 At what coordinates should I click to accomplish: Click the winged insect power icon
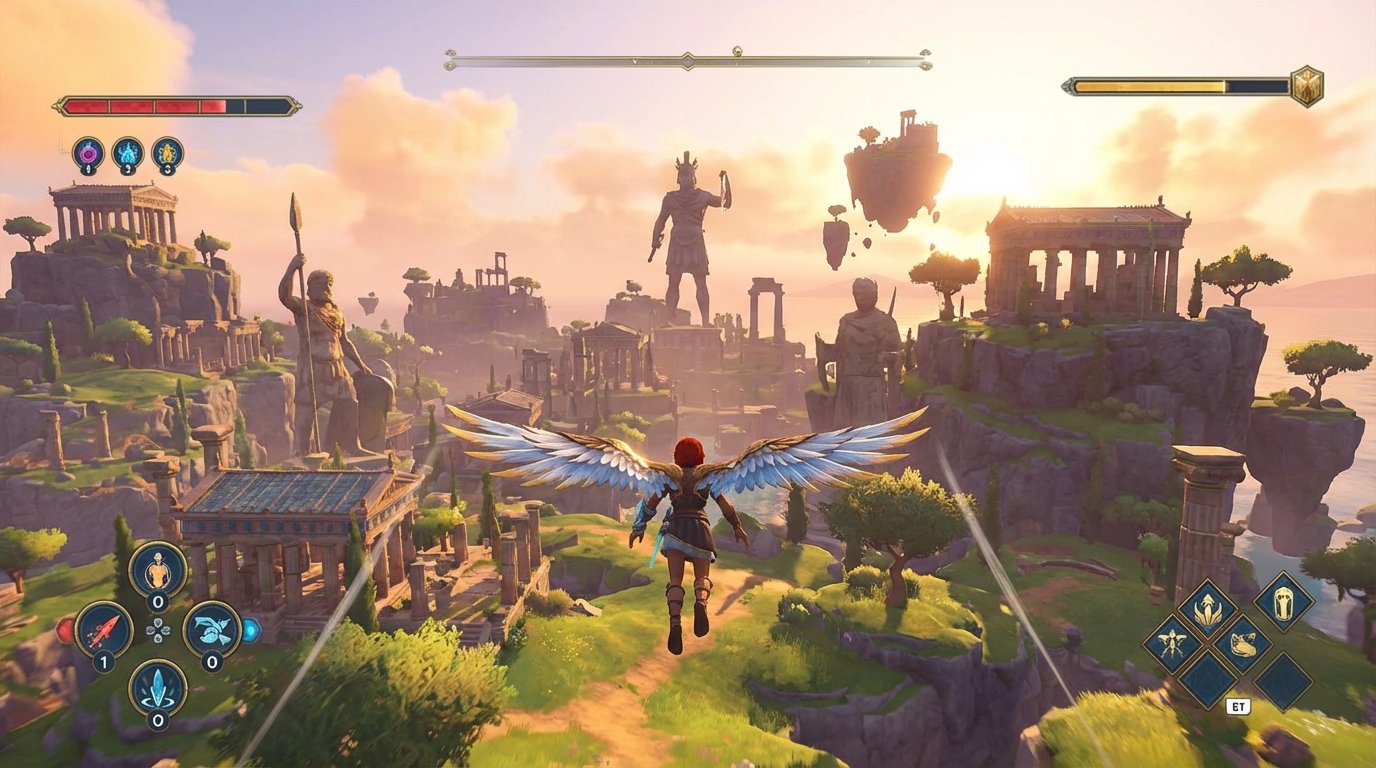1172,640
